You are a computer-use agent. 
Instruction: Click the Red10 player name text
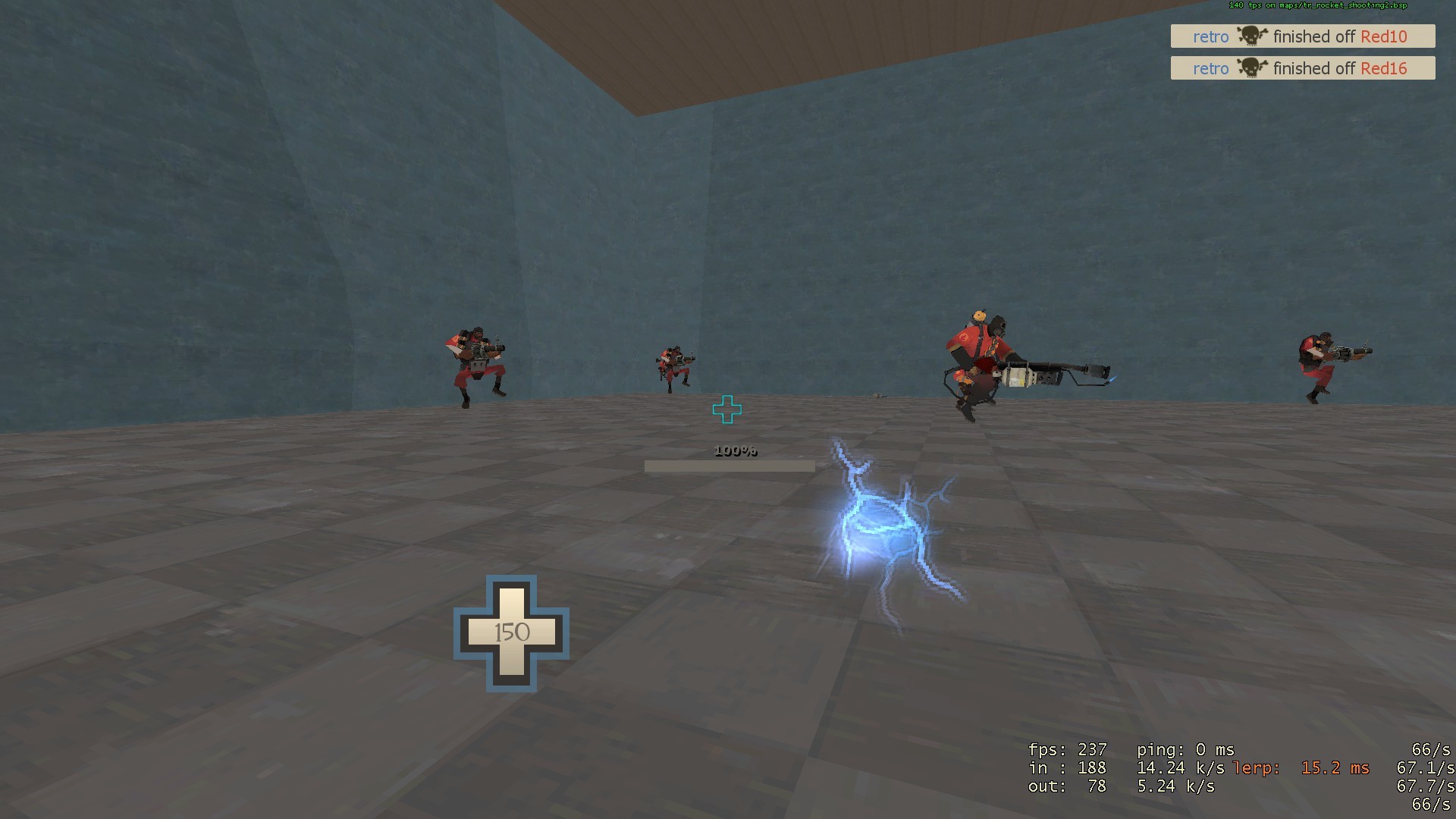click(x=1383, y=36)
